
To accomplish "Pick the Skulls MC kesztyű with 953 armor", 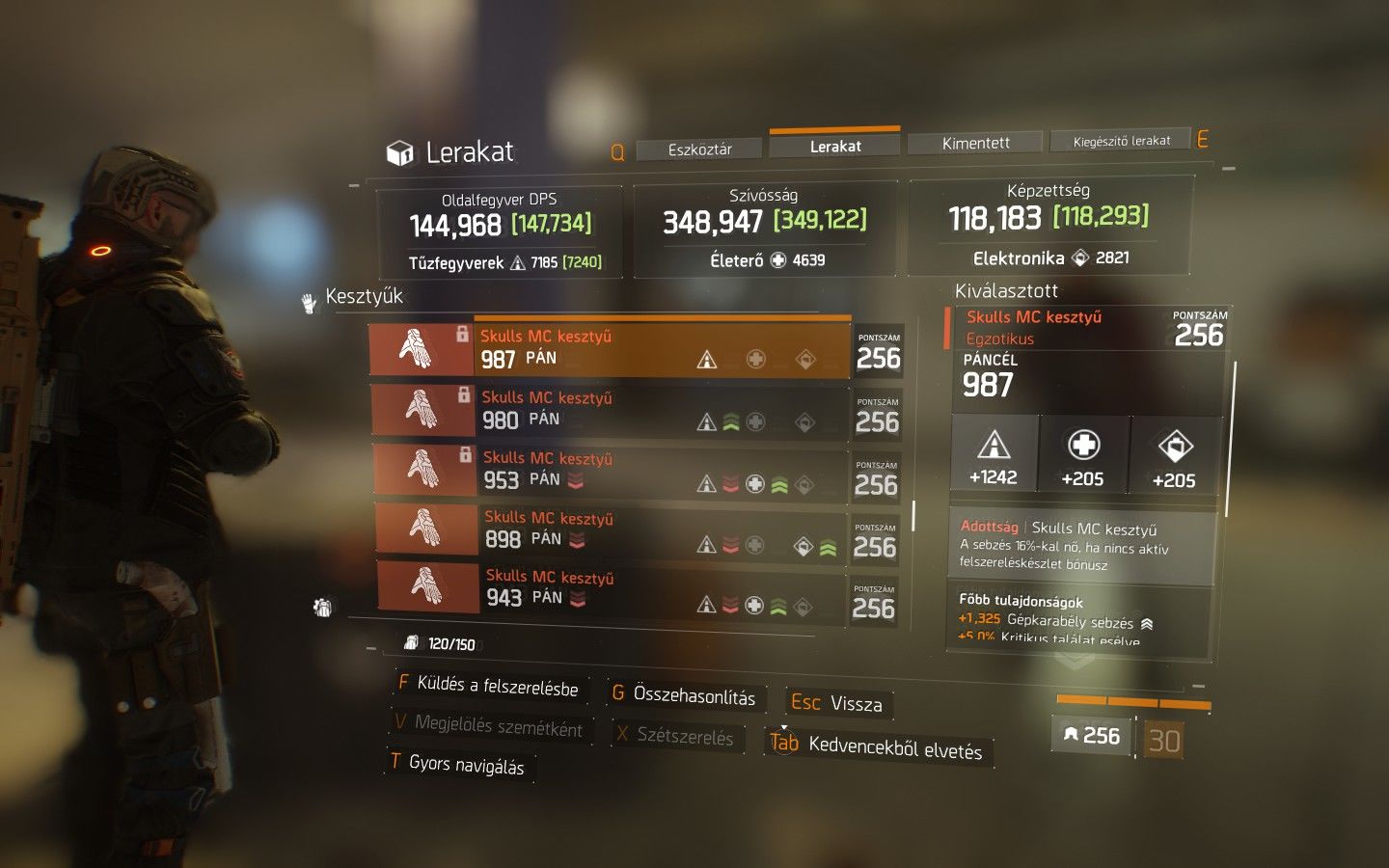I will tap(610, 470).
